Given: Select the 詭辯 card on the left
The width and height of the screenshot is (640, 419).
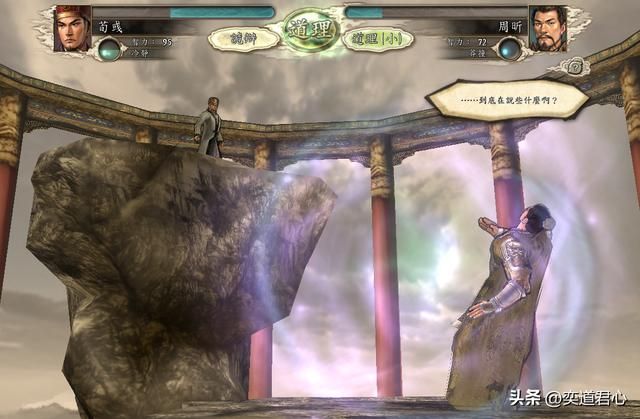Looking at the screenshot, I should (243, 39).
